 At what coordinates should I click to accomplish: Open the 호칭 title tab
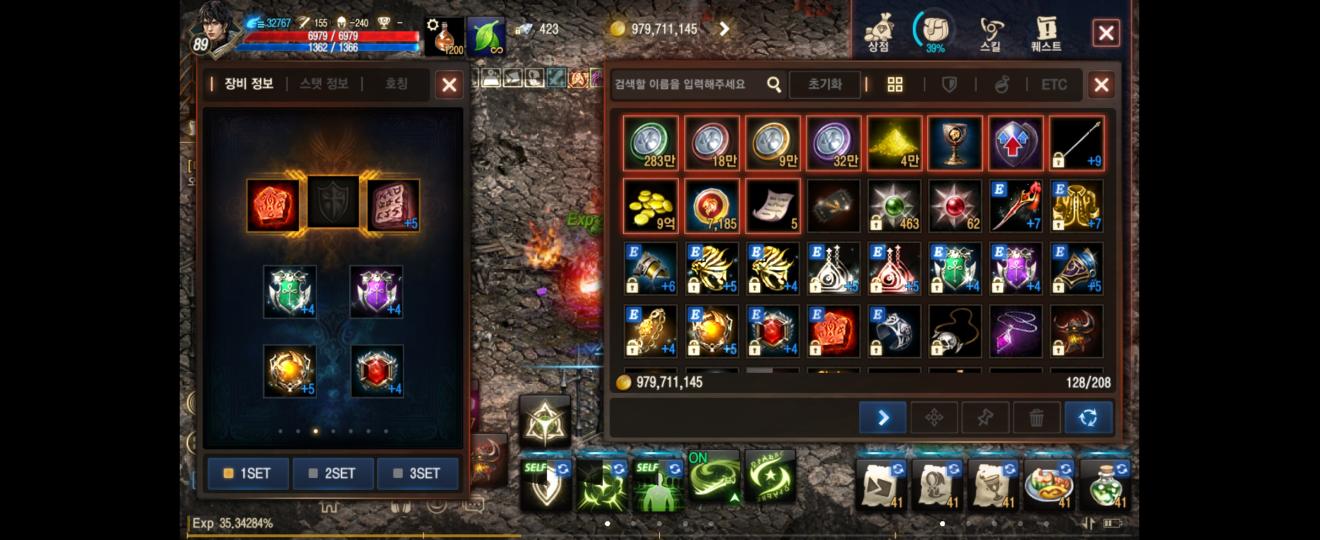coord(396,84)
